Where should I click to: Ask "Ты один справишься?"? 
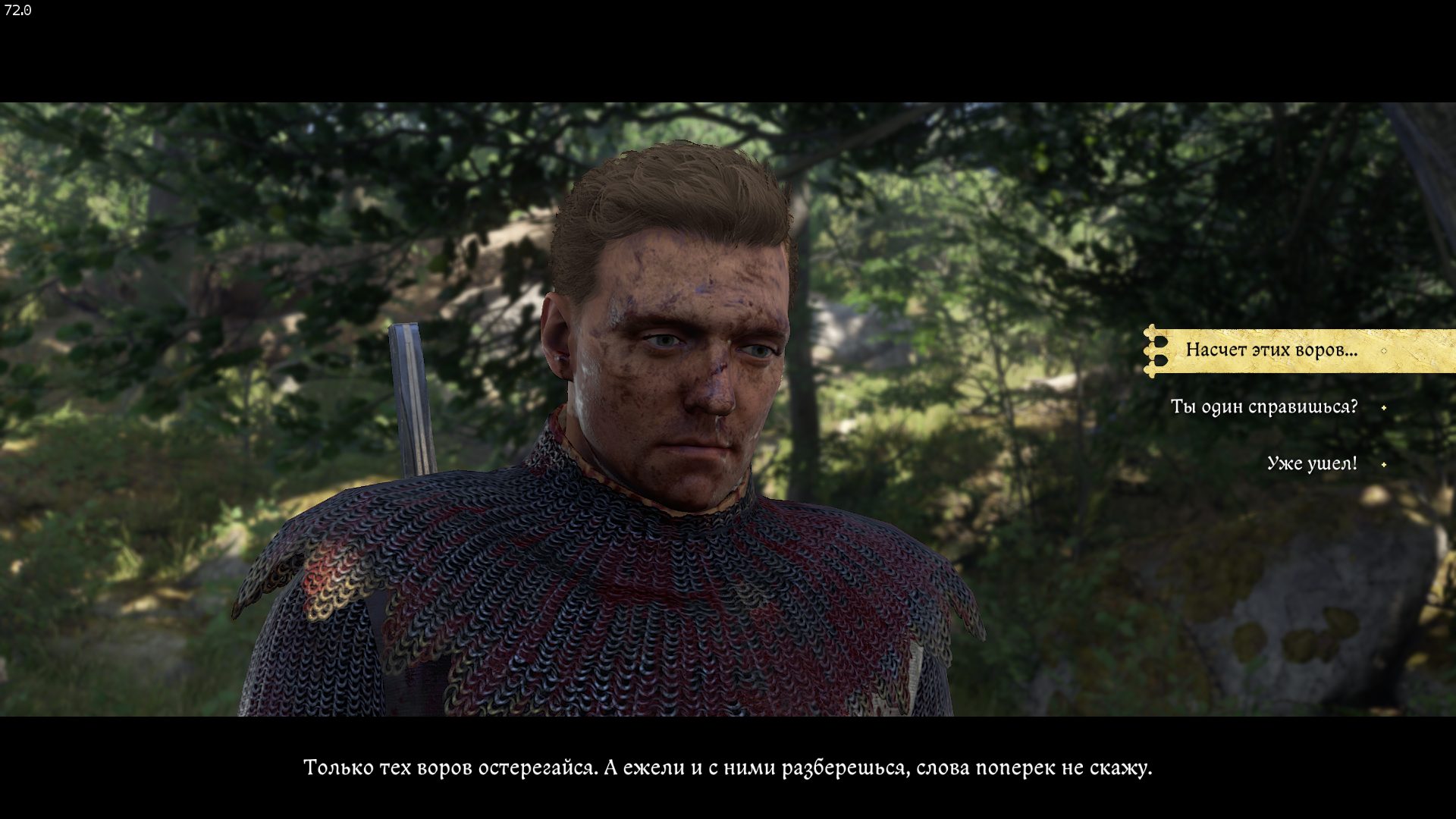(x=1264, y=407)
